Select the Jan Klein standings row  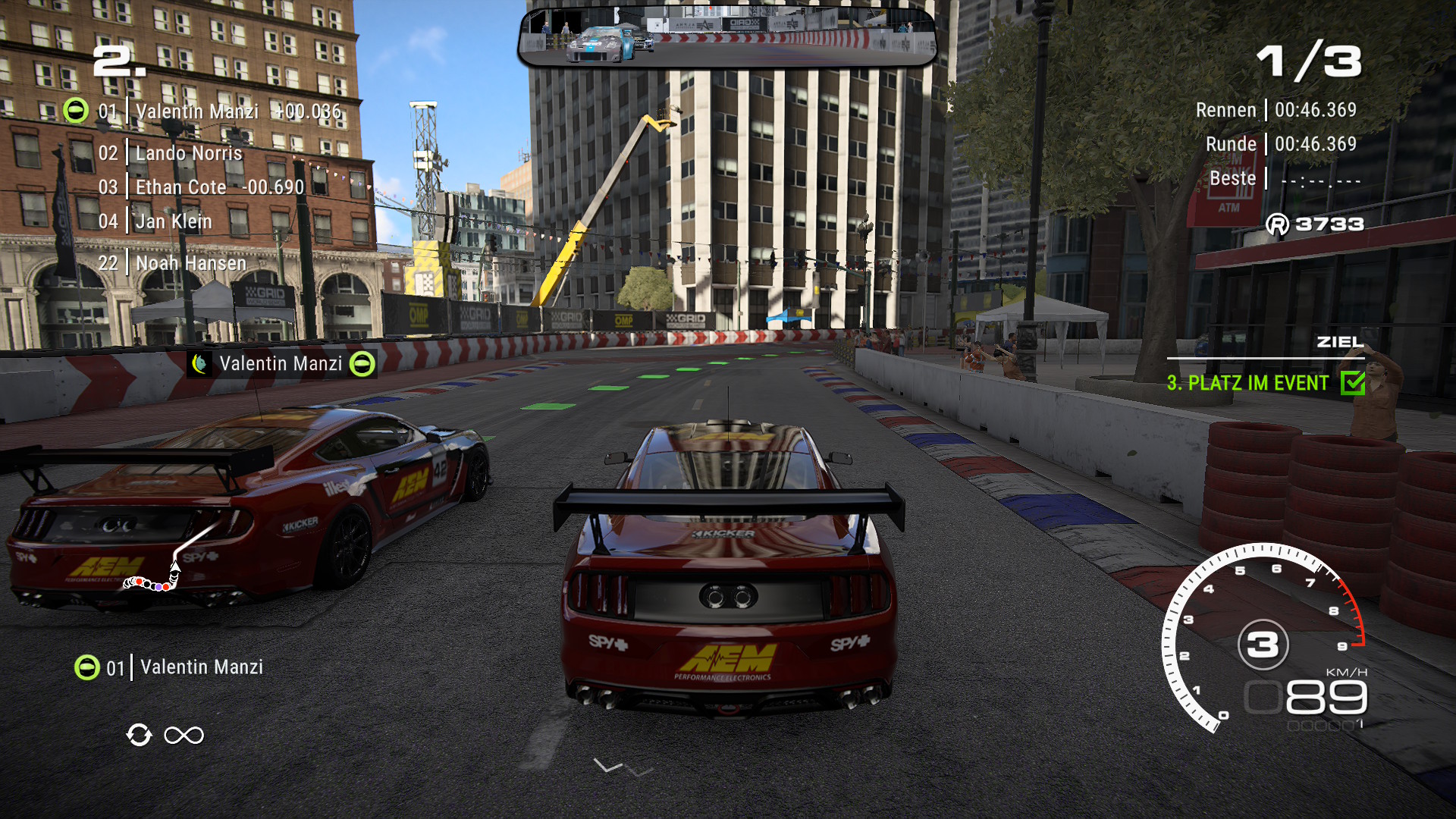tap(174, 221)
